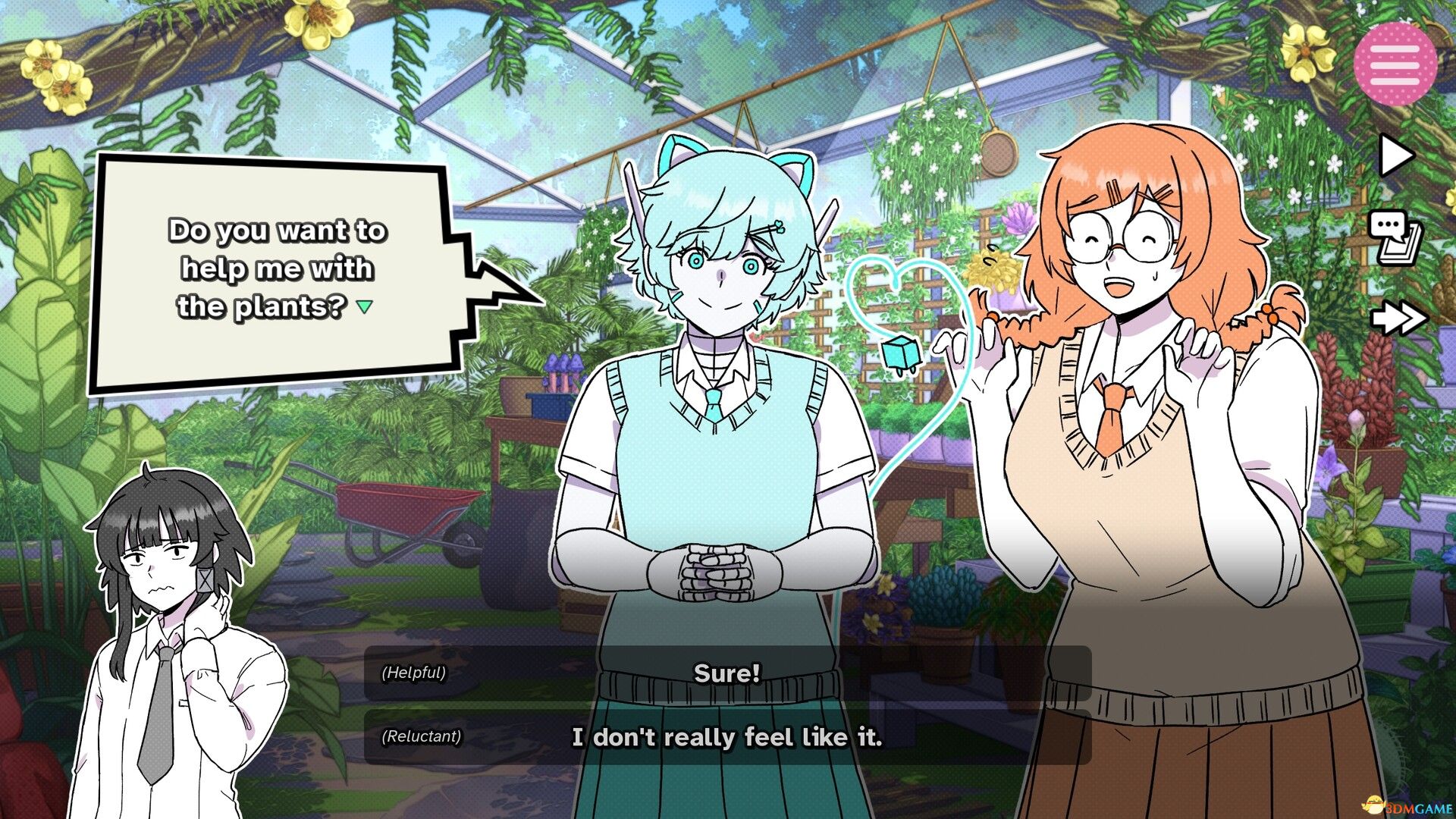
Task: Open the dialogue history log
Action: (1395, 237)
